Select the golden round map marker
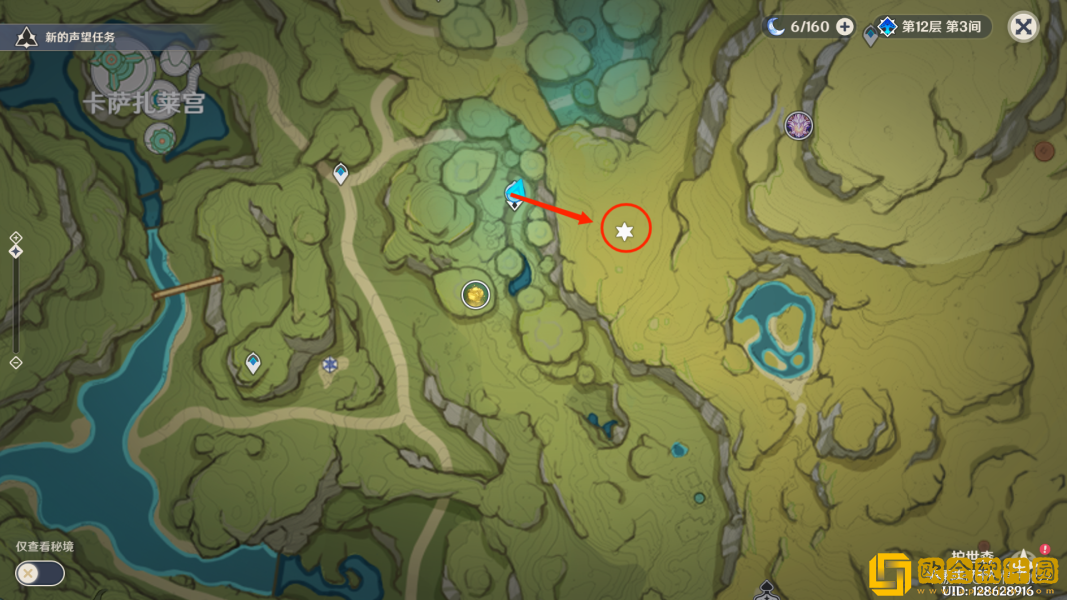 pyautogui.click(x=475, y=295)
